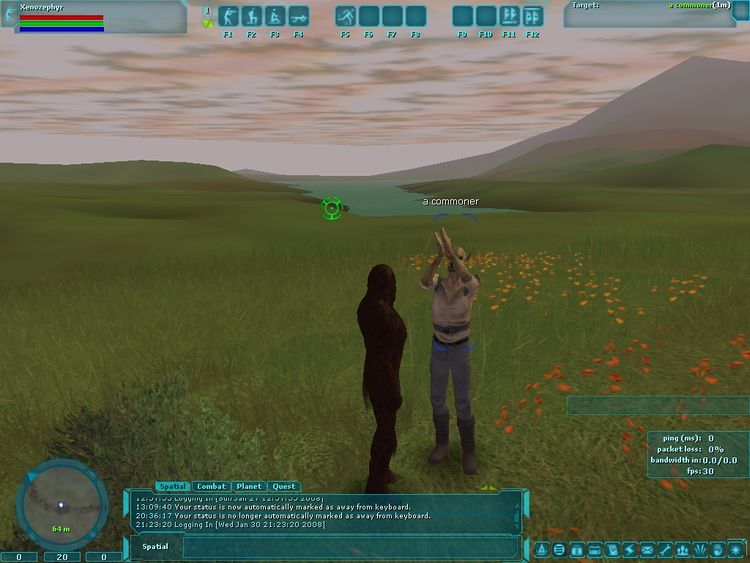This screenshot has height=563, width=750.
Task: Activate the running figure in the F5 slot
Action: pyautogui.click(x=345, y=16)
